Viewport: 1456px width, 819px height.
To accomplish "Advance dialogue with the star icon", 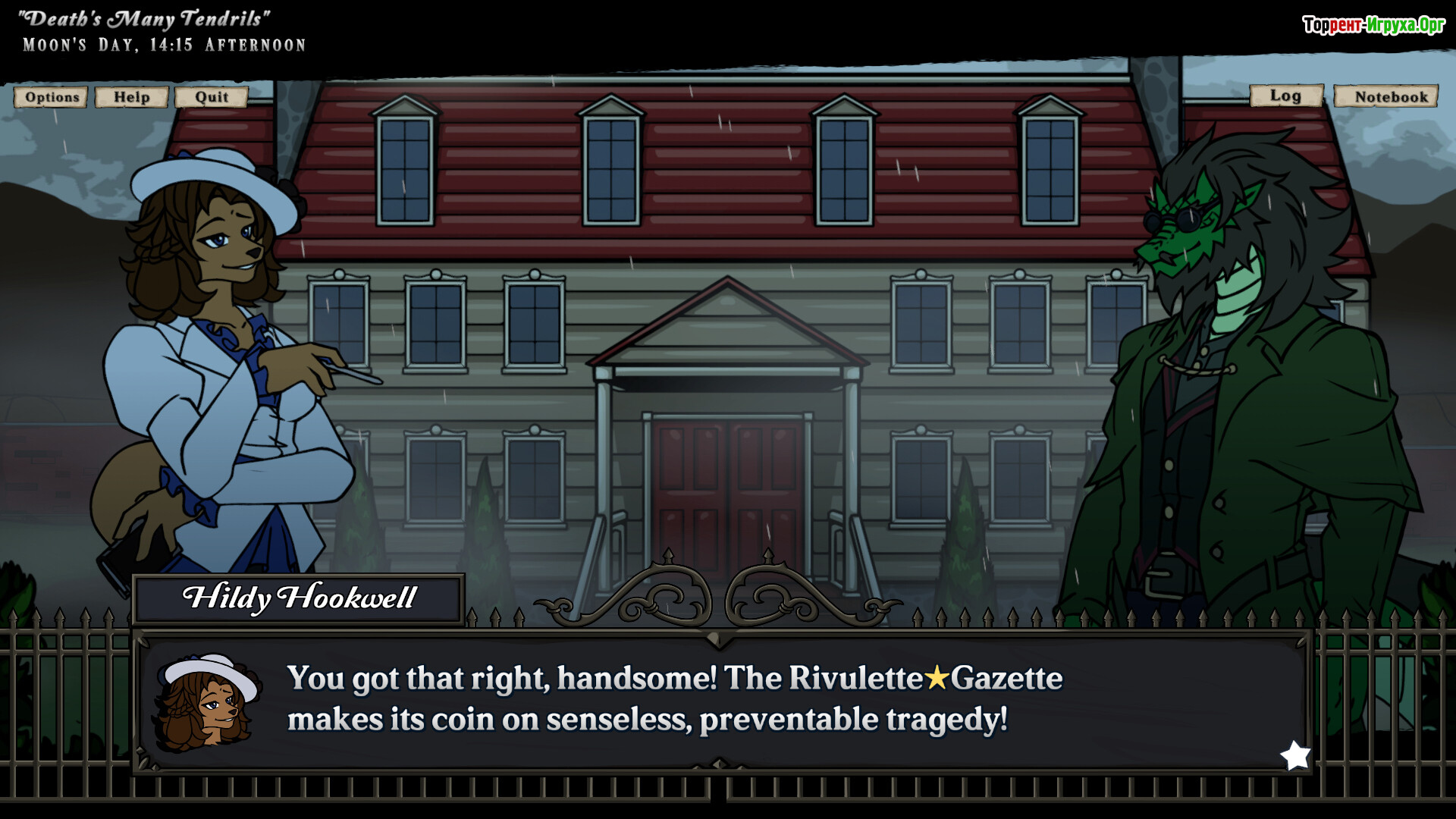I will click(x=1295, y=755).
